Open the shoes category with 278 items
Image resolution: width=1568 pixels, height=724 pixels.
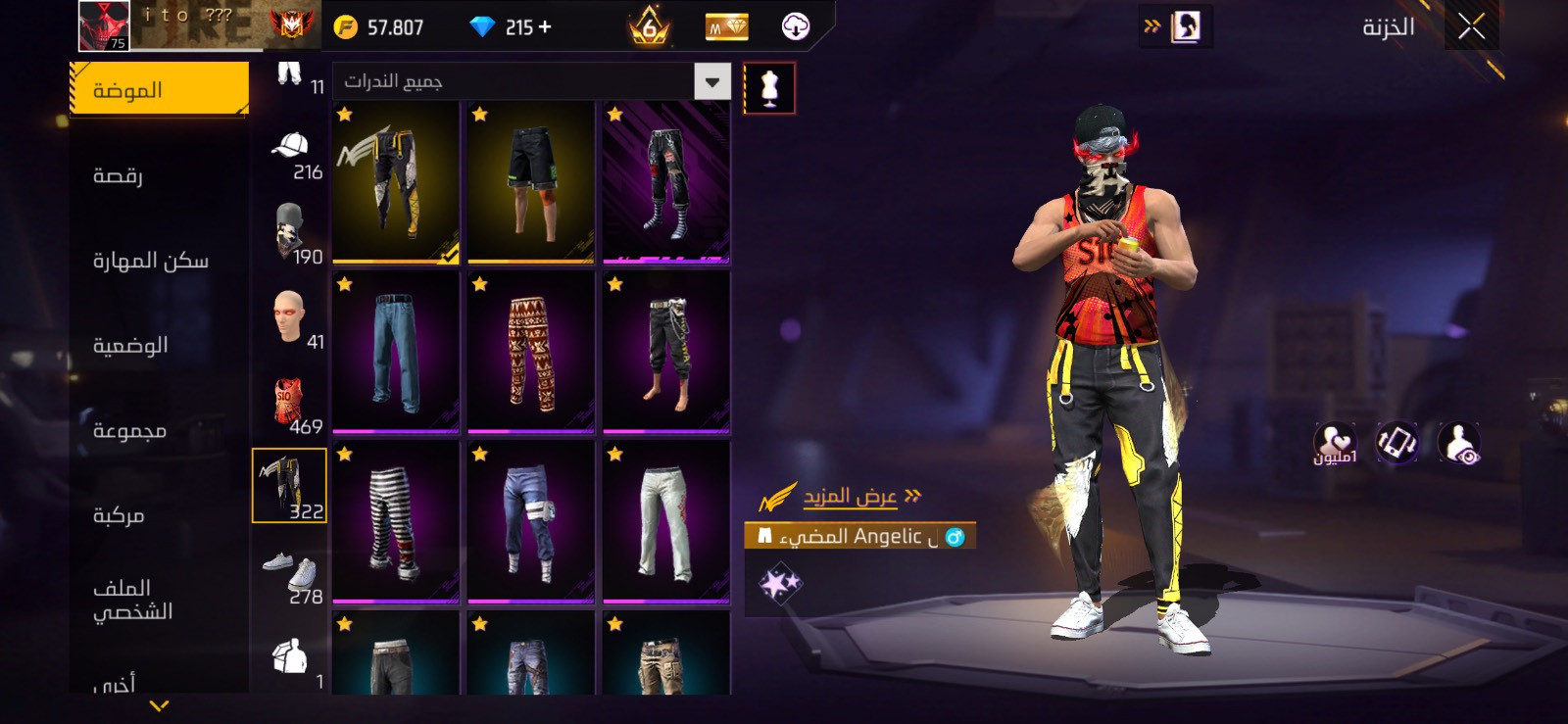[x=291, y=580]
